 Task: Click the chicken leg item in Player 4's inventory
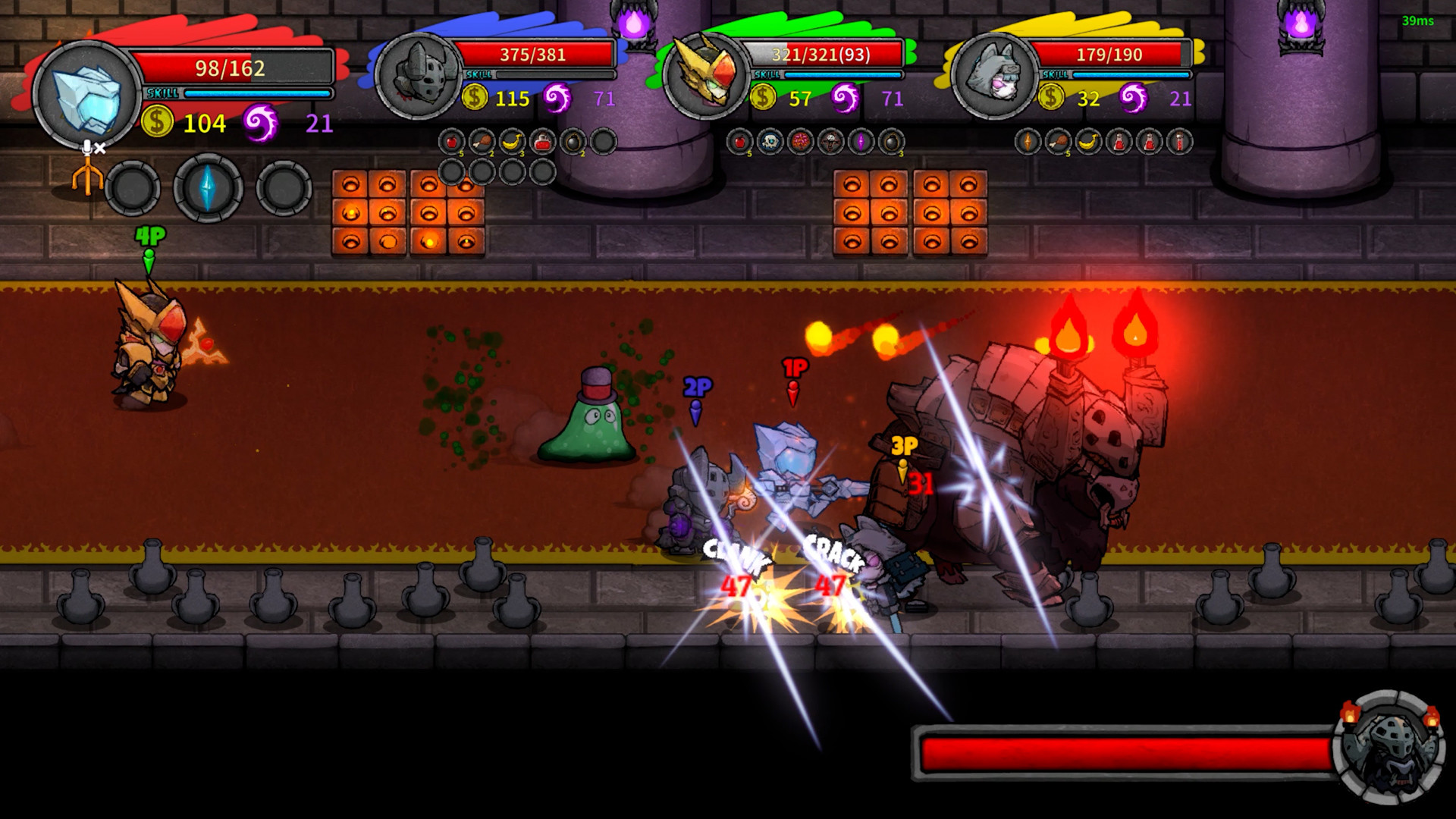(1059, 141)
